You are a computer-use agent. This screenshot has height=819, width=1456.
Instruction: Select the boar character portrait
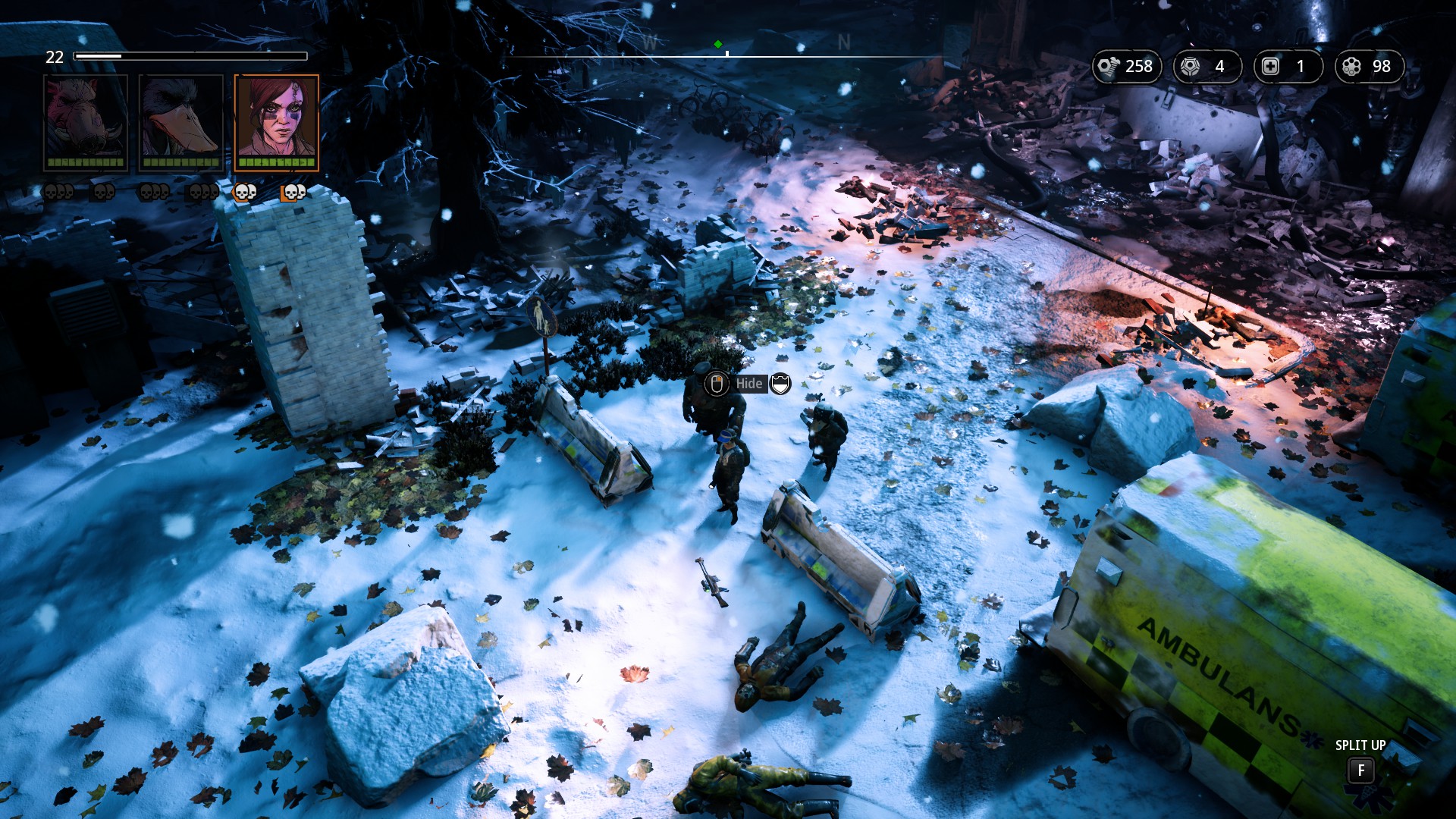(x=86, y=121)
